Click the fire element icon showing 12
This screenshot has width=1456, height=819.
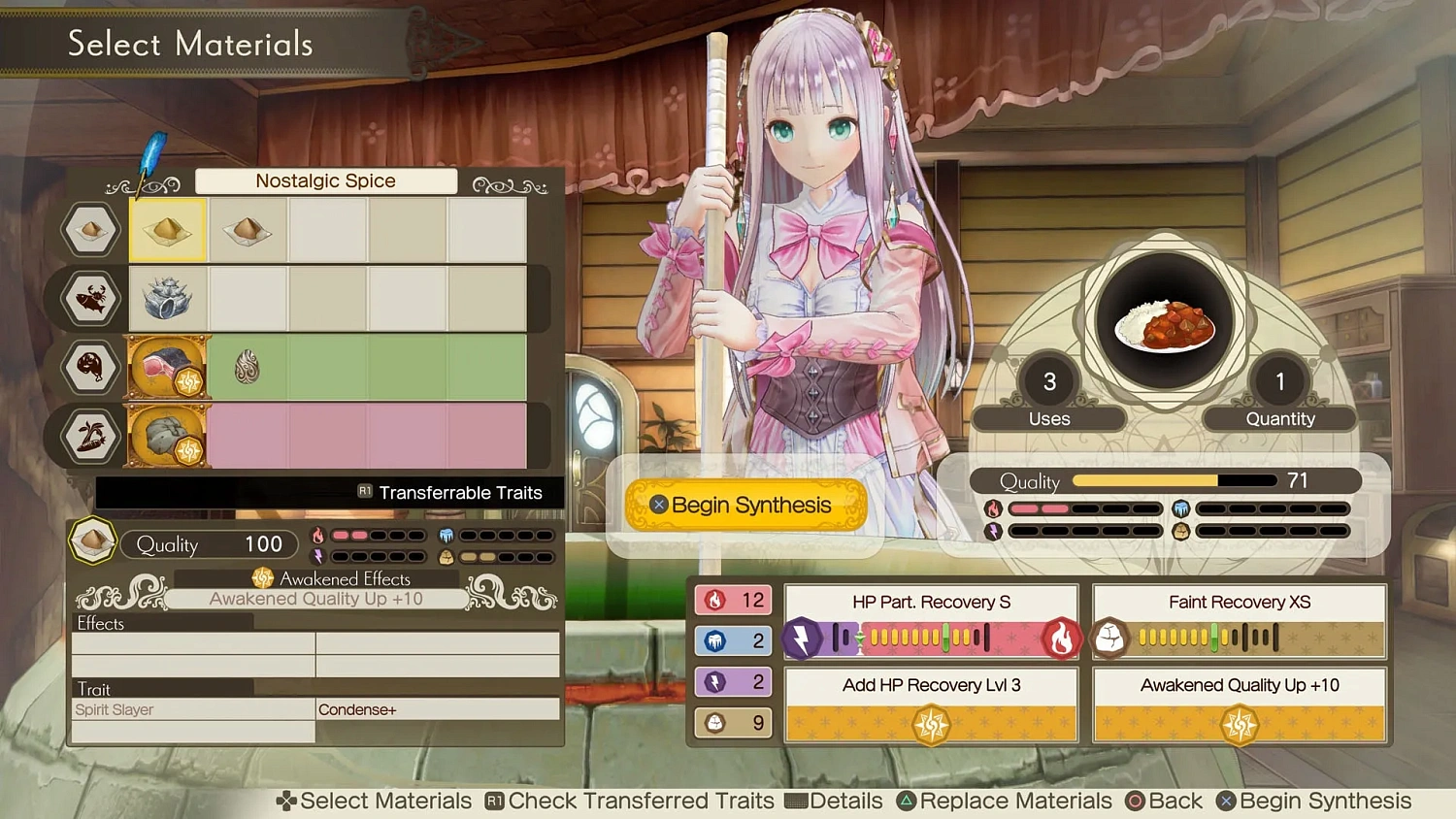click(716, 600)
